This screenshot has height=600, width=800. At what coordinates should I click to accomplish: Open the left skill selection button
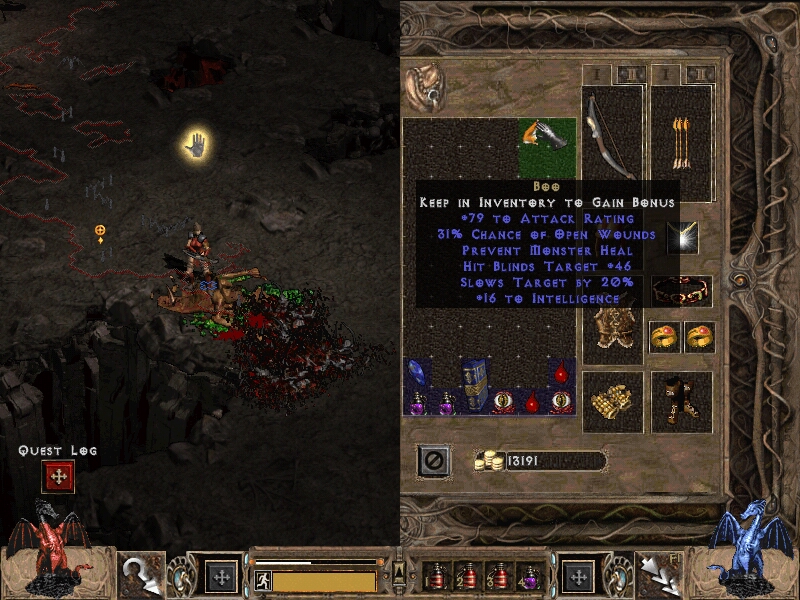(x=221, y=577)
